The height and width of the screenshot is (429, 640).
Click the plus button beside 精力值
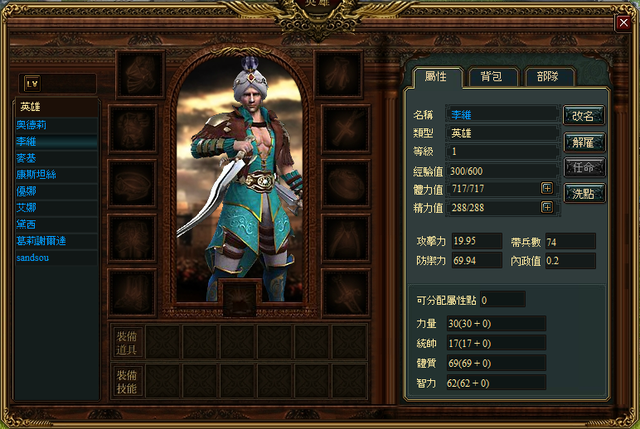pos(547,207)
